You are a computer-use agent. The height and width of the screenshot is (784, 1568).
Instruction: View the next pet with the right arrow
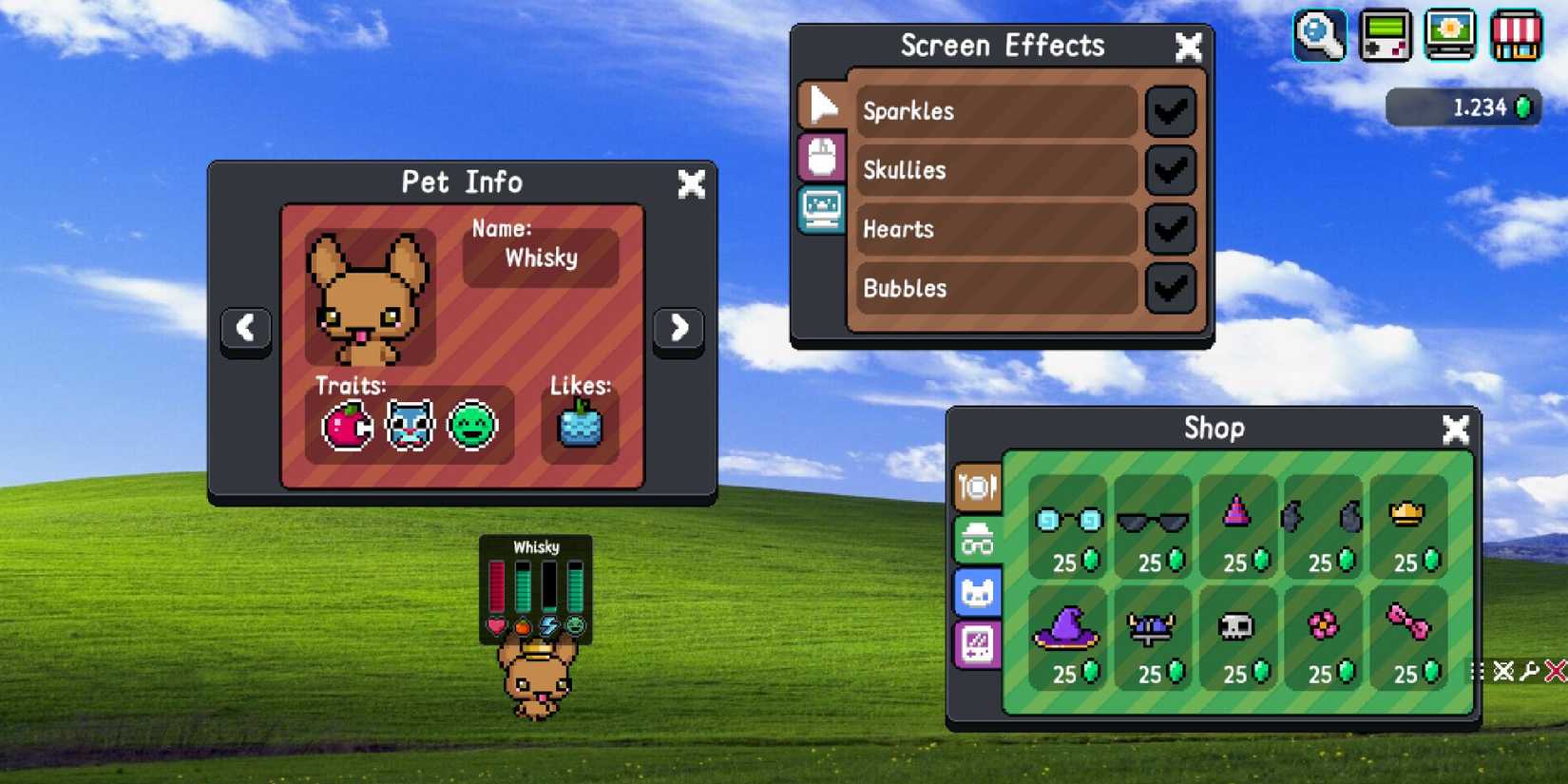point(678,328)
